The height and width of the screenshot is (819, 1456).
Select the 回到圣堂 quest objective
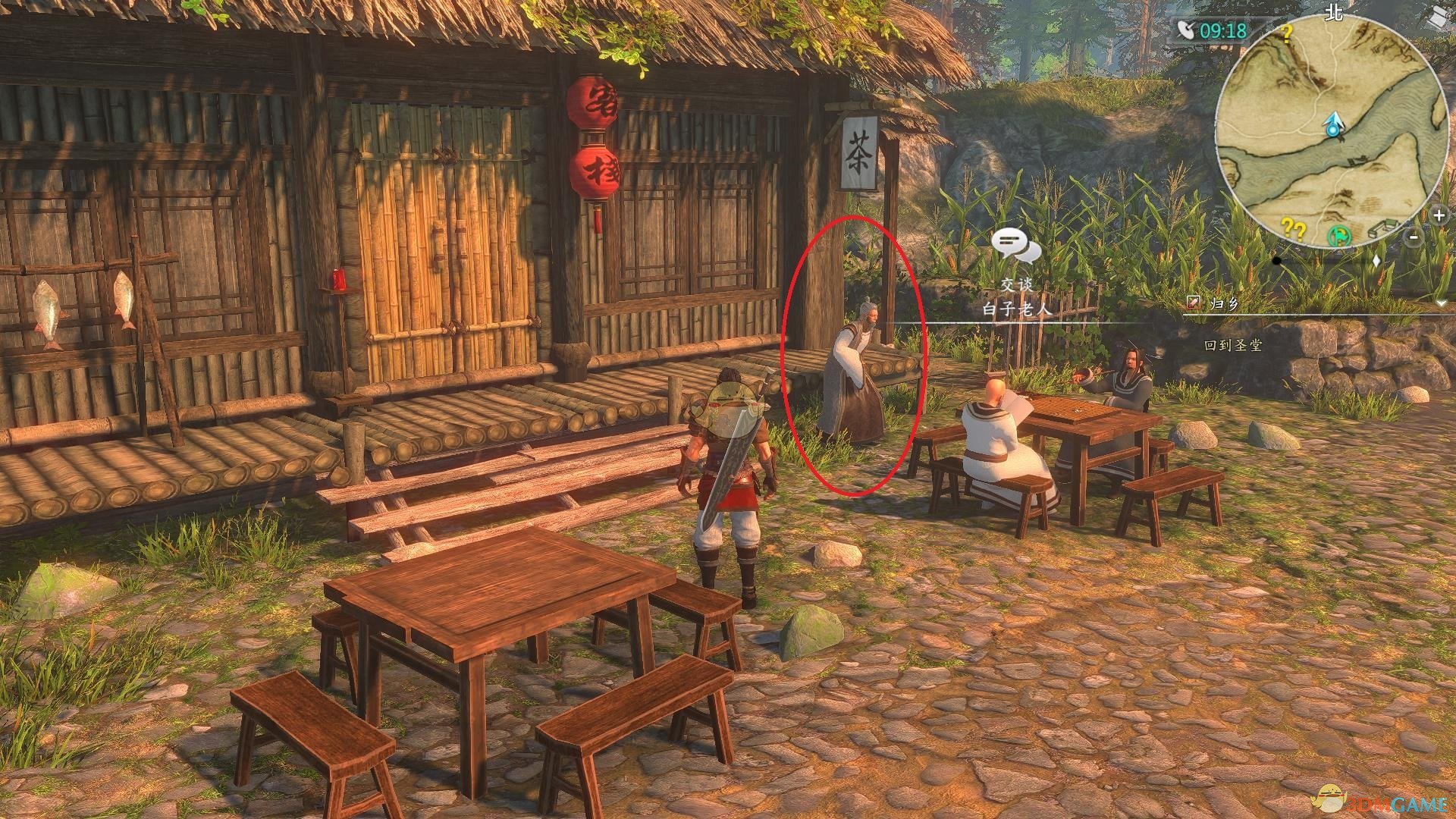1233,345
